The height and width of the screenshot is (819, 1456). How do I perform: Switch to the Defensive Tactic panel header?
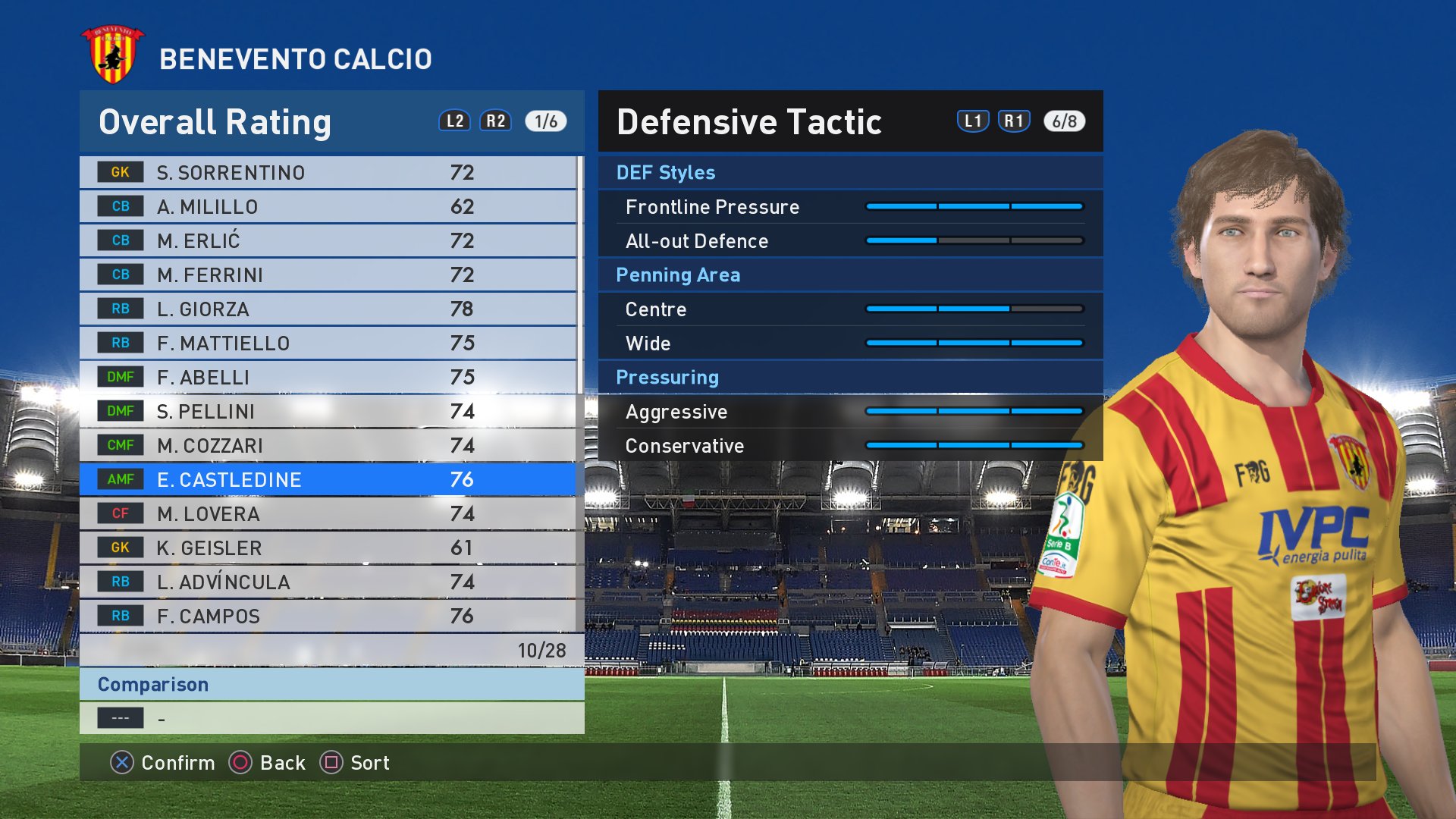[749, 122]
